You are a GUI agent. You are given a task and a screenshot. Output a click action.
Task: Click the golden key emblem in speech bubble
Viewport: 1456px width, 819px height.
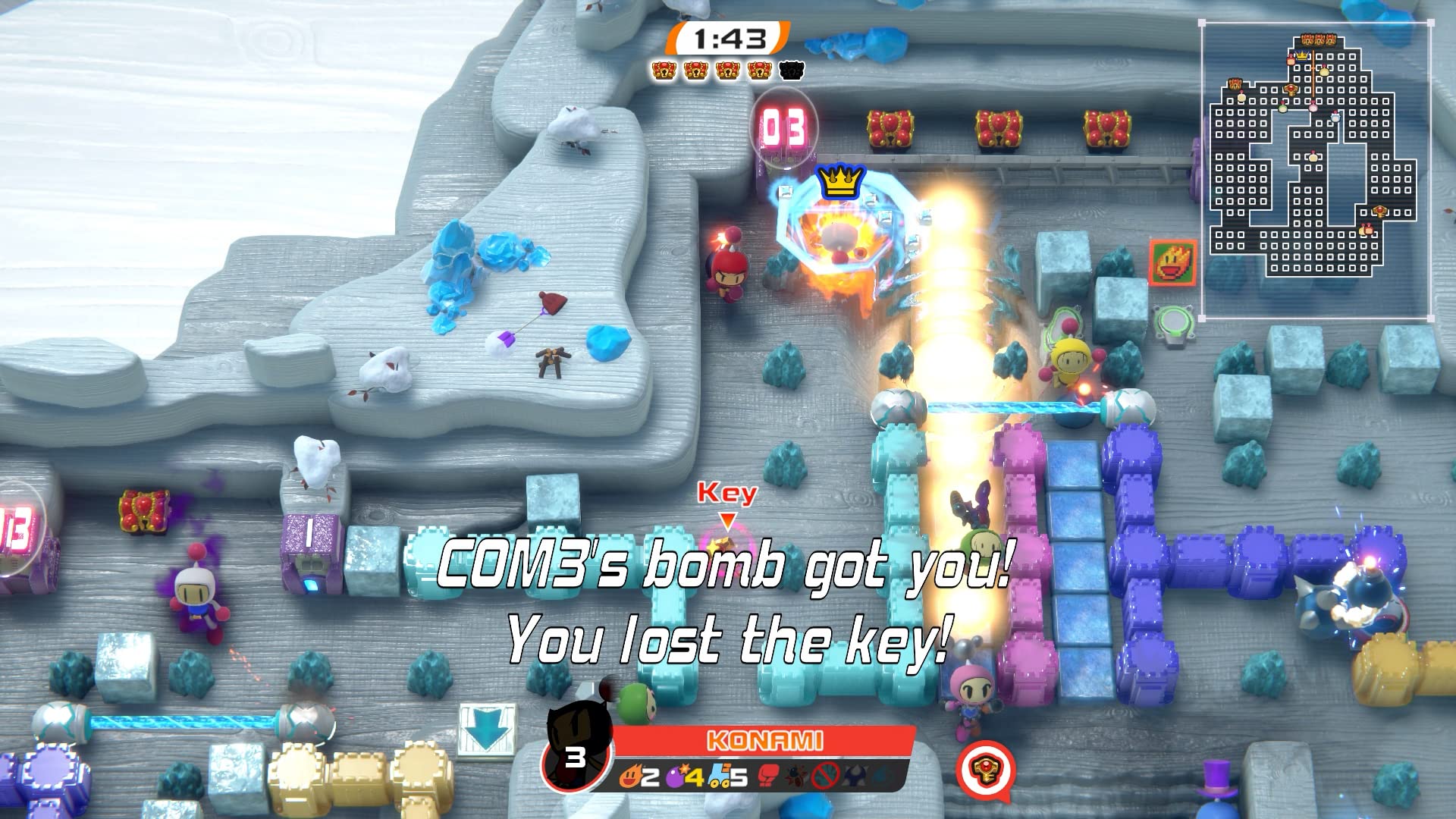pos(987,768)
